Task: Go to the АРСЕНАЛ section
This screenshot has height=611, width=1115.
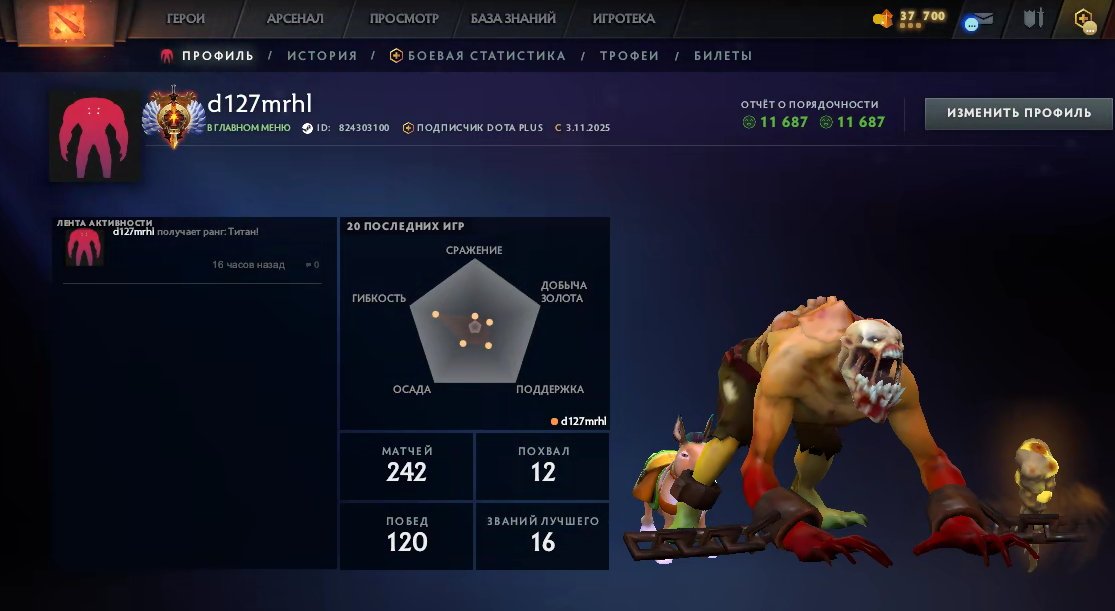Action: pos(295,19)
